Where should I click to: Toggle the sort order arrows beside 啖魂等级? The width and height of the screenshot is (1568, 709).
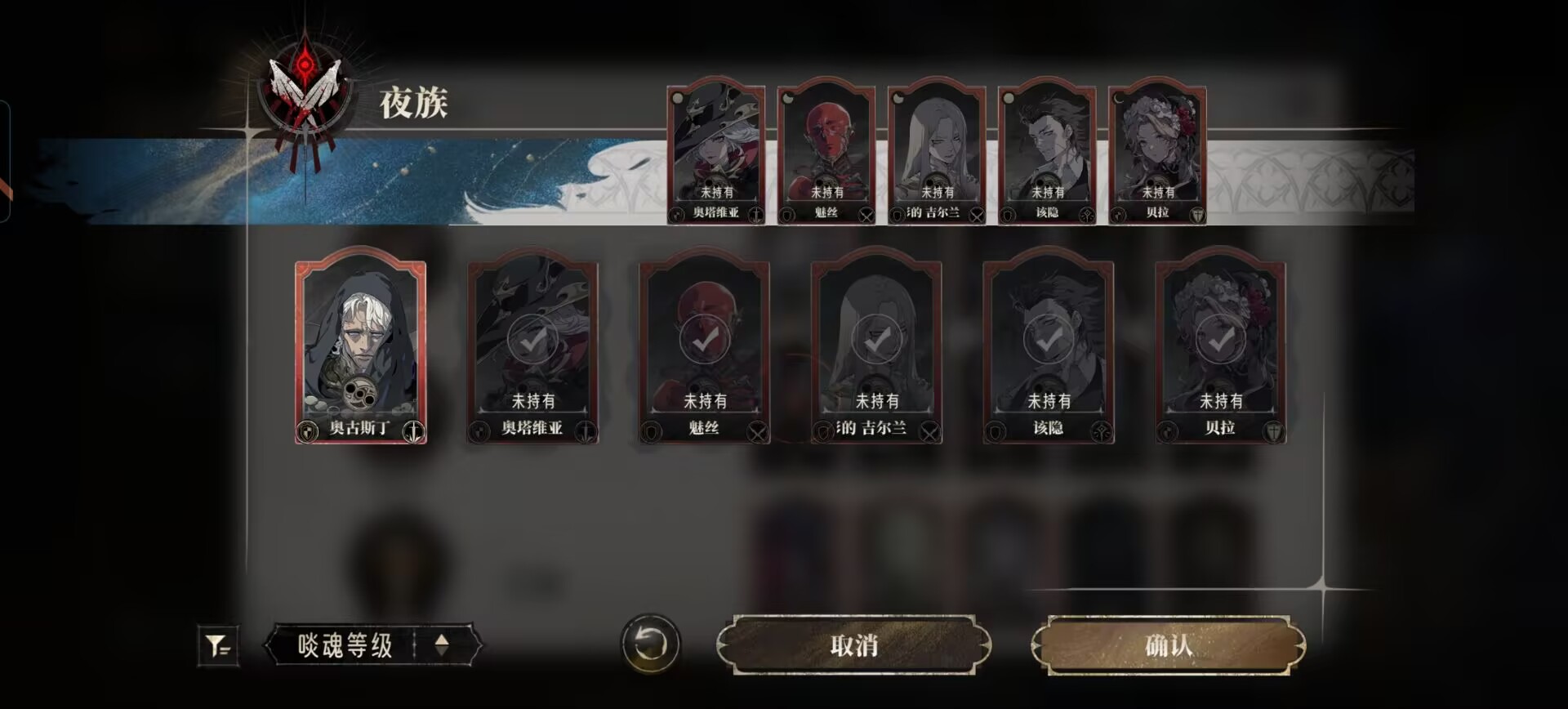tap(442, 645)
